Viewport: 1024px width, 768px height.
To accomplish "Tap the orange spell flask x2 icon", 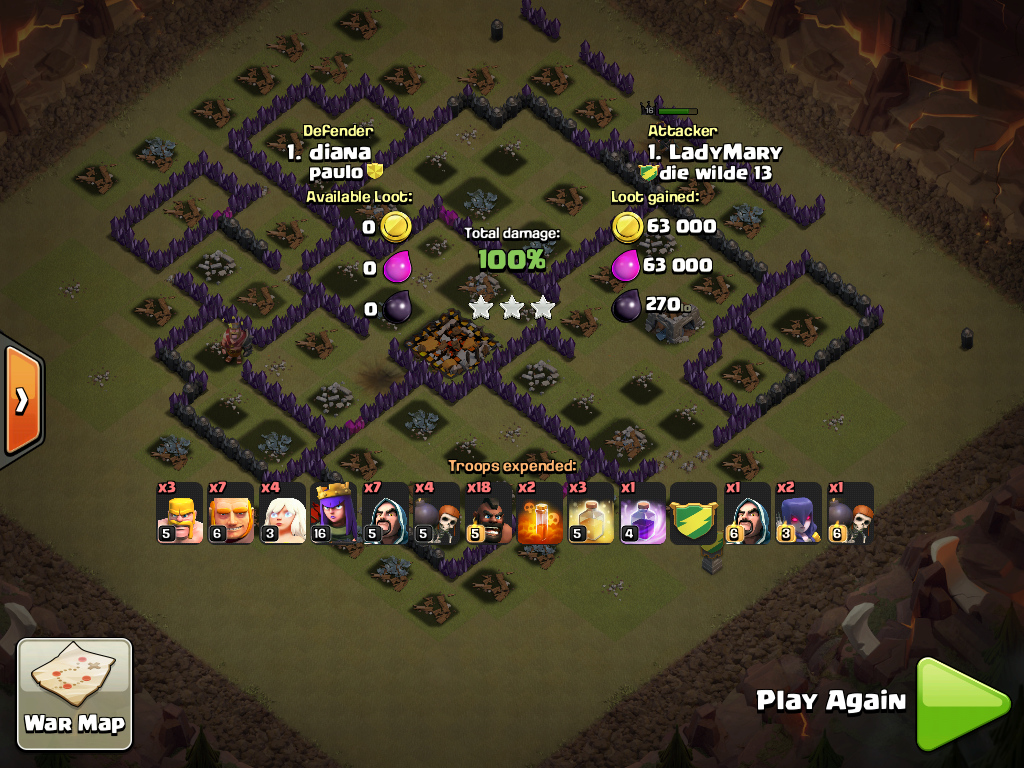I will pyautogui.click(x=540, y=514).
